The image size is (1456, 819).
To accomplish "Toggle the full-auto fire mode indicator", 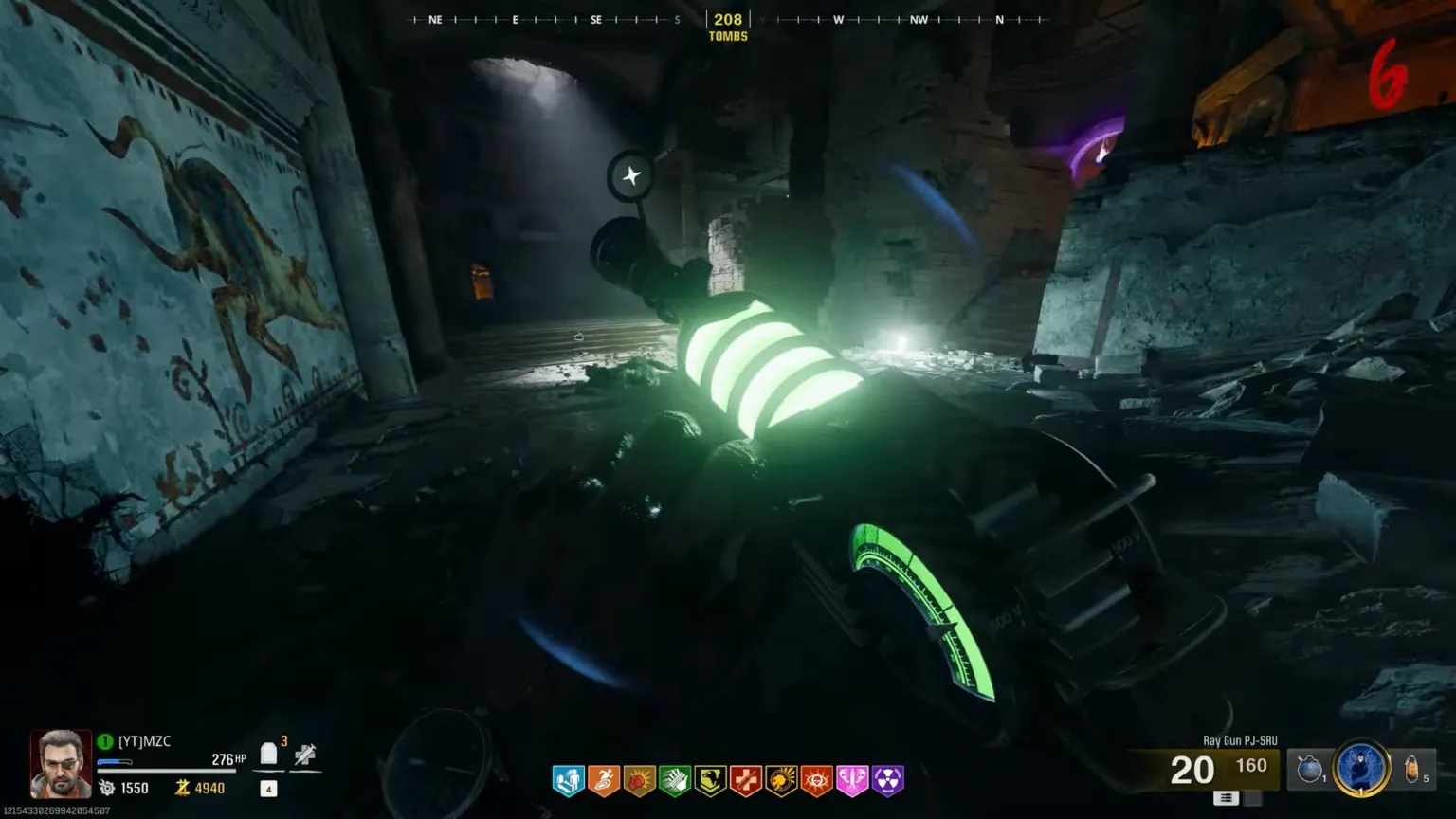I will 1228,797.
